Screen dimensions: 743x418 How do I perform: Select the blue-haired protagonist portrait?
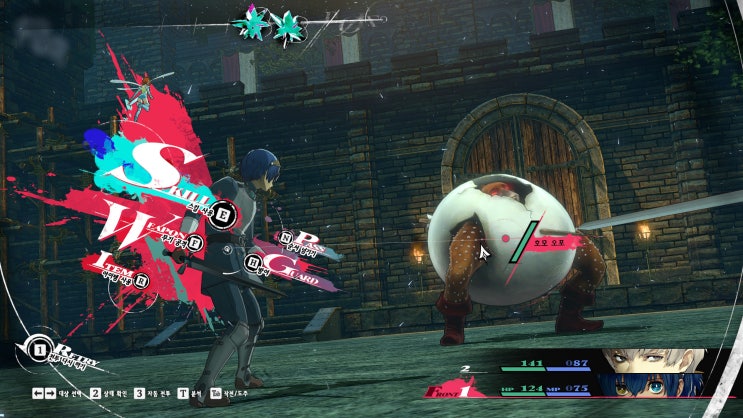pyautogui.click(x=656, y=386)
